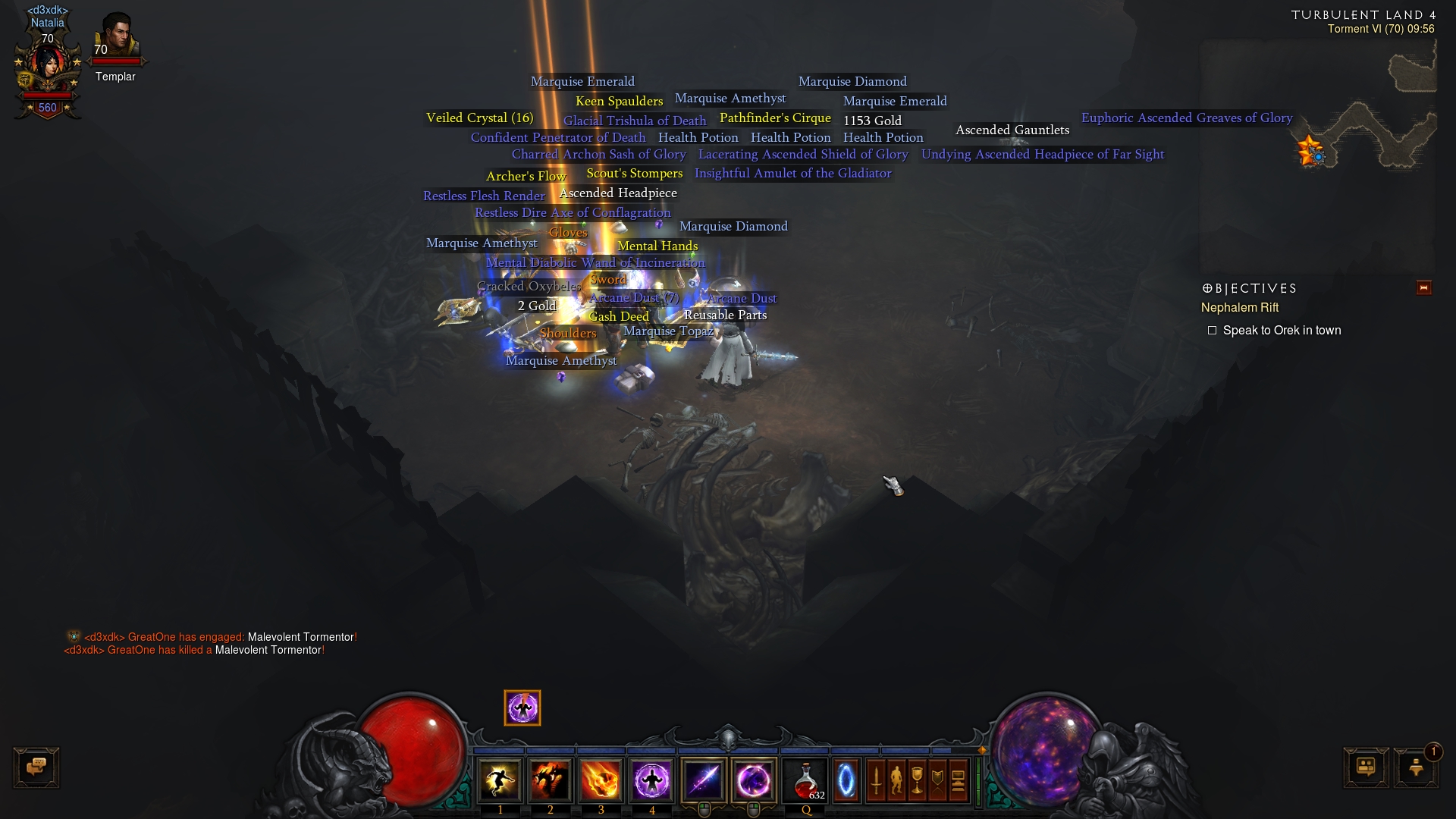
Task: Open the Paragon chevron button
Action: coord(937,780)
